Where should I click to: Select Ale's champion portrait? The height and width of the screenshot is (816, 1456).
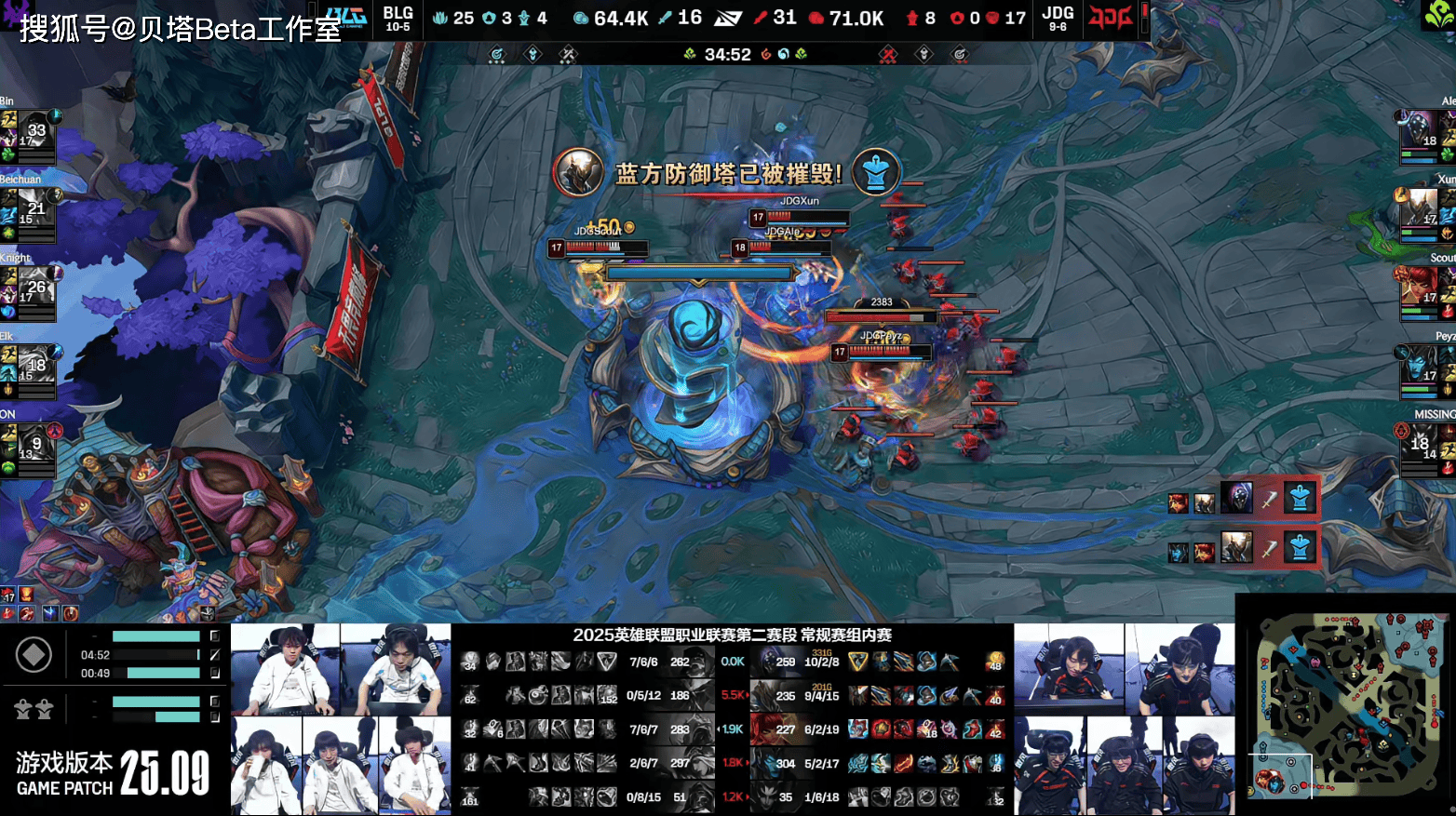coord(1421,136)
